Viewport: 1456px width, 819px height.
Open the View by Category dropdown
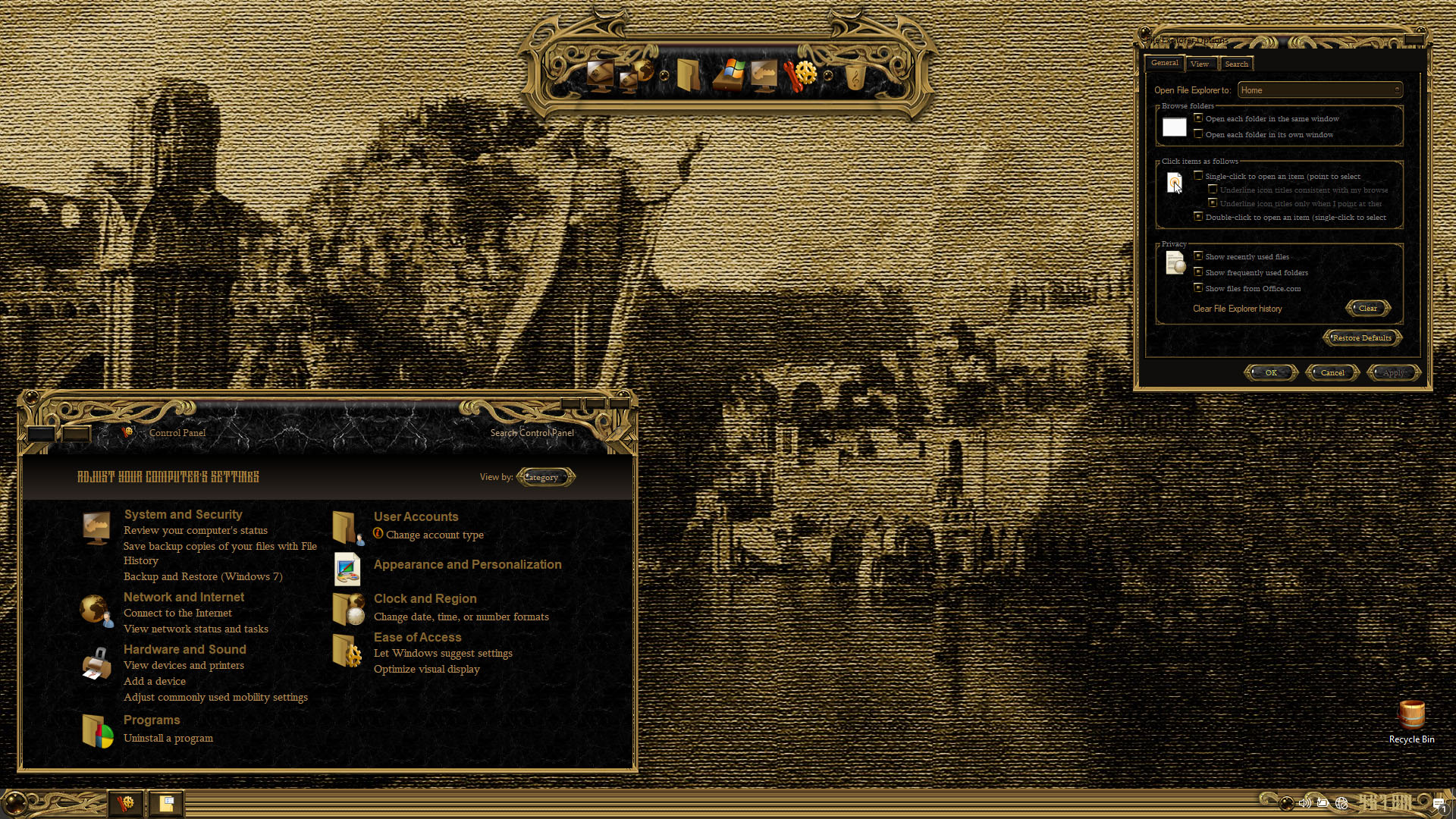coord(545,477)
